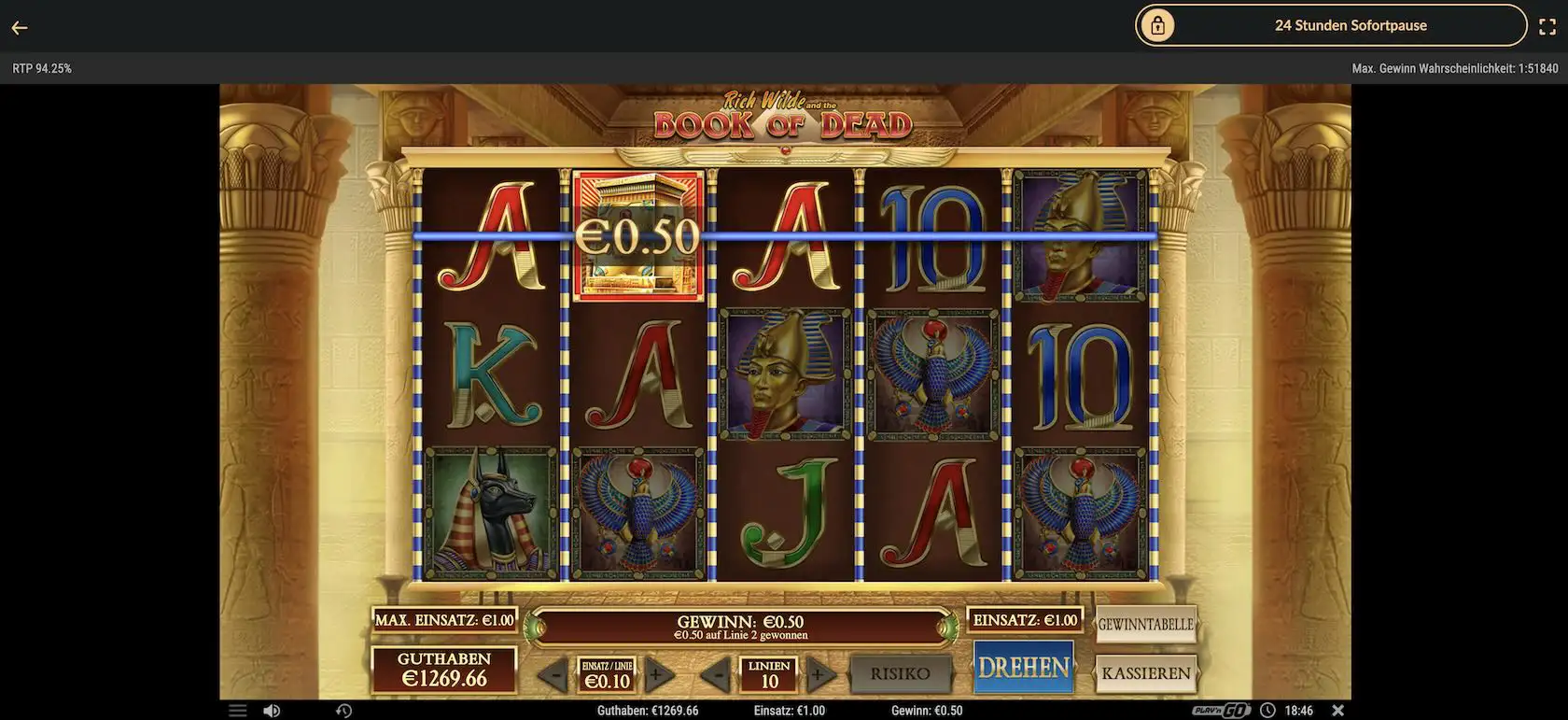The width and height of the screenshot is (1568, 720).
Task: Increase the Einsatz/Linie coin value
Action: pos(659,673)
